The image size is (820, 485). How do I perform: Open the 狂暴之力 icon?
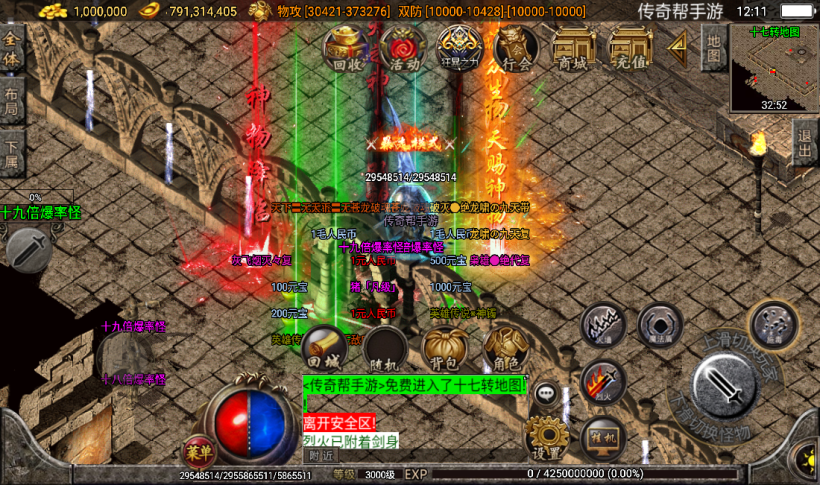pyautogui.click(x=460, y=47)
